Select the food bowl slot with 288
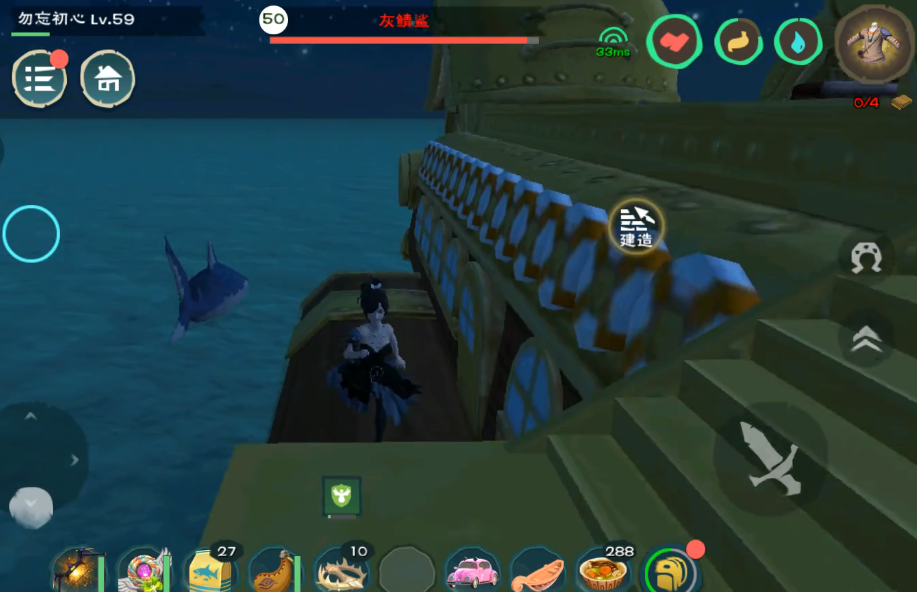Viewport: 917px width, 592px height. 604,571
